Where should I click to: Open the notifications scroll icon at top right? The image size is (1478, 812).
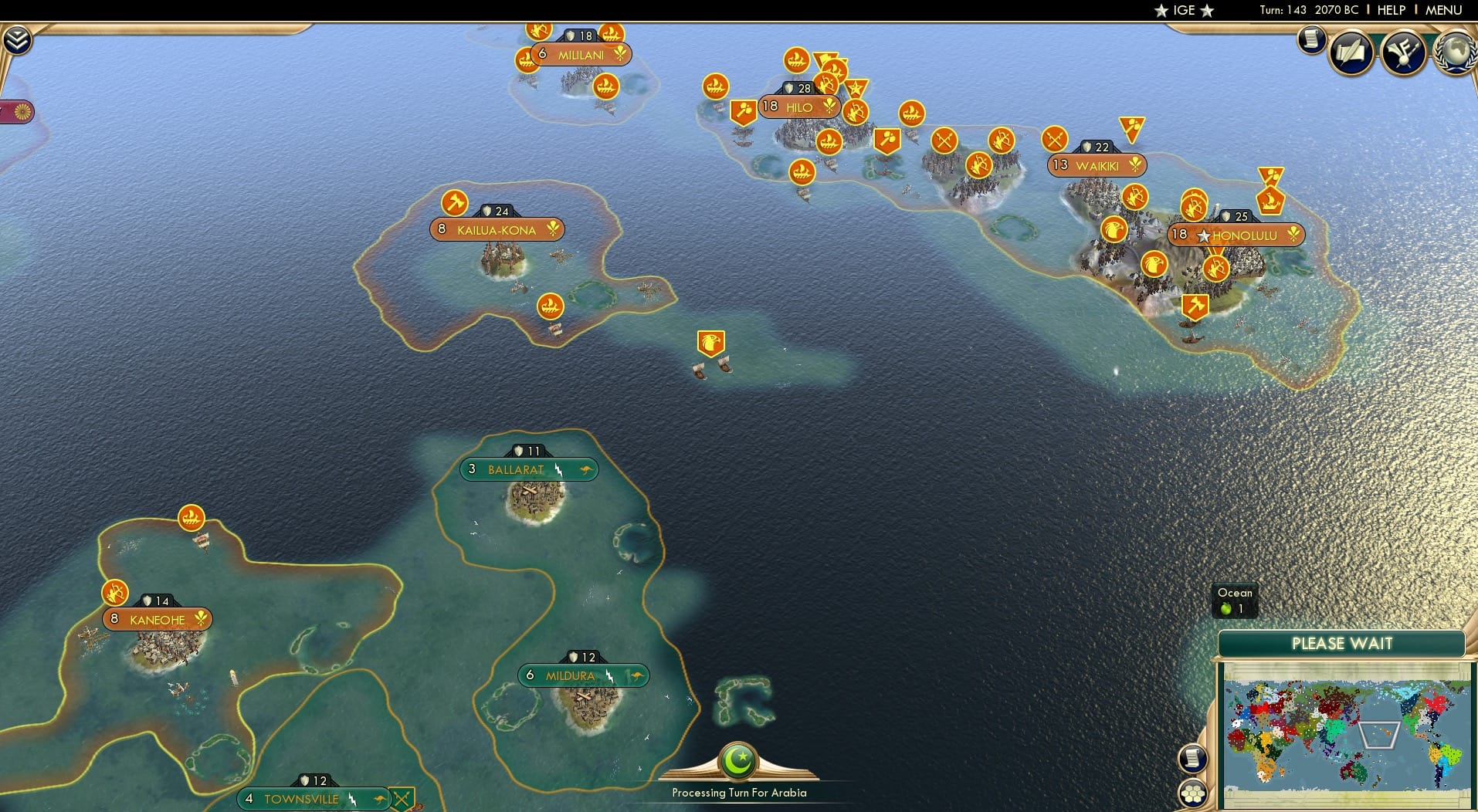click(x=1311, y=40)
